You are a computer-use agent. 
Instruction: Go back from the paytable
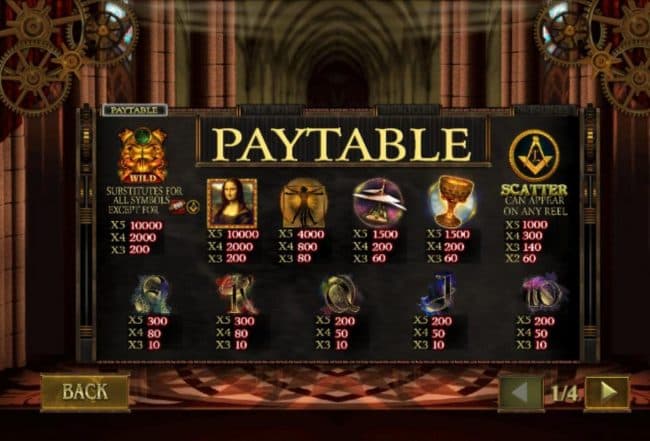click(x=85, y=392)
